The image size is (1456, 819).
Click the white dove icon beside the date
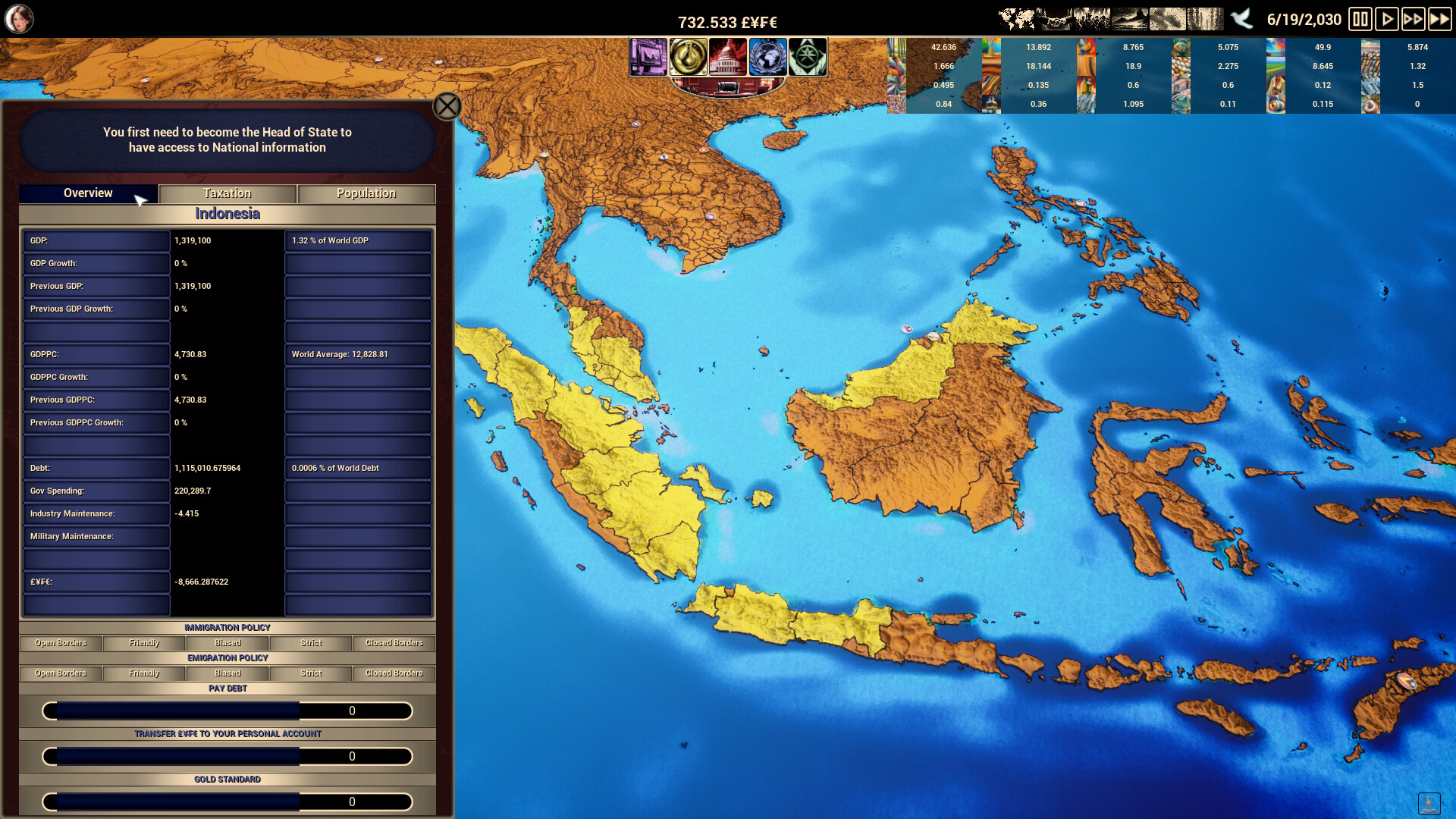tap(1243, 20)
